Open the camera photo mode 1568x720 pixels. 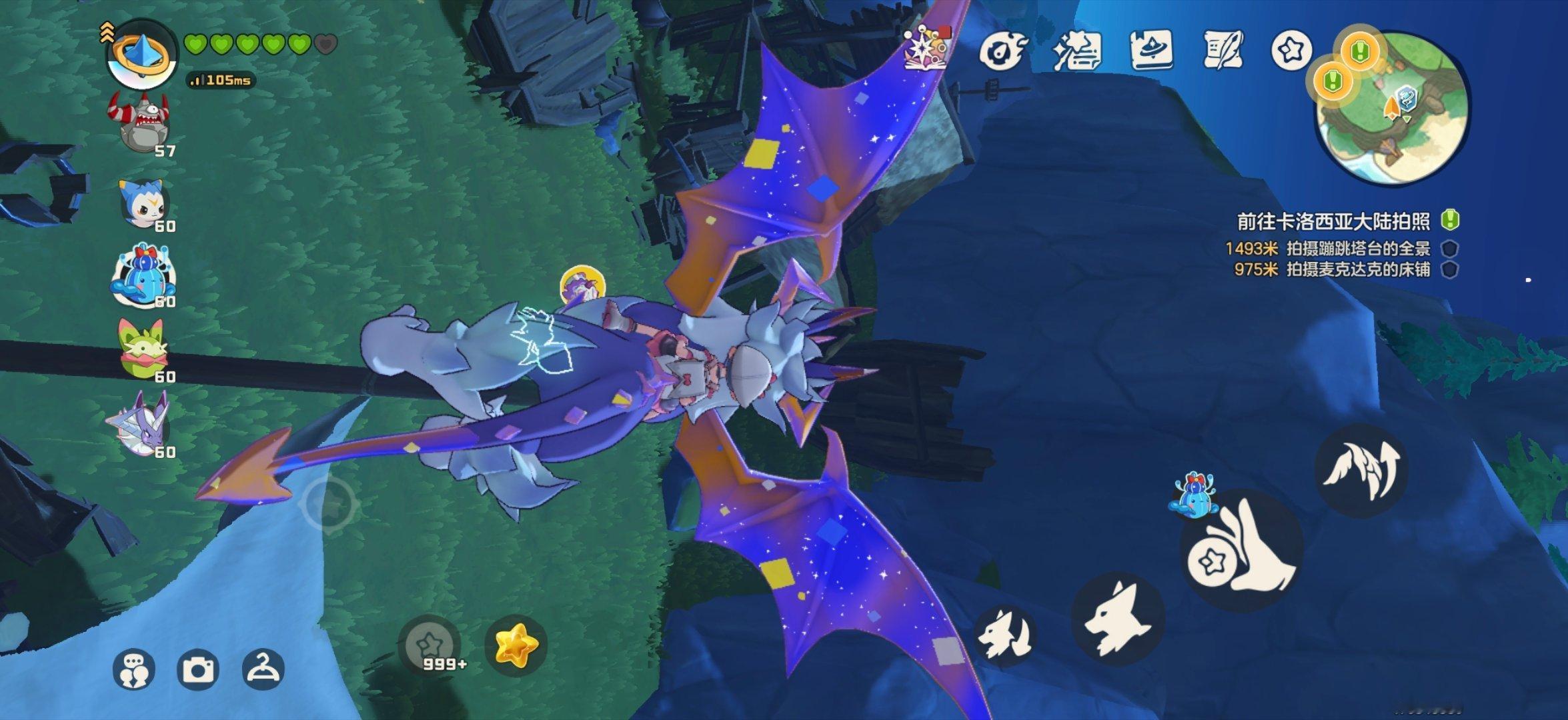(x=198, y=669)
